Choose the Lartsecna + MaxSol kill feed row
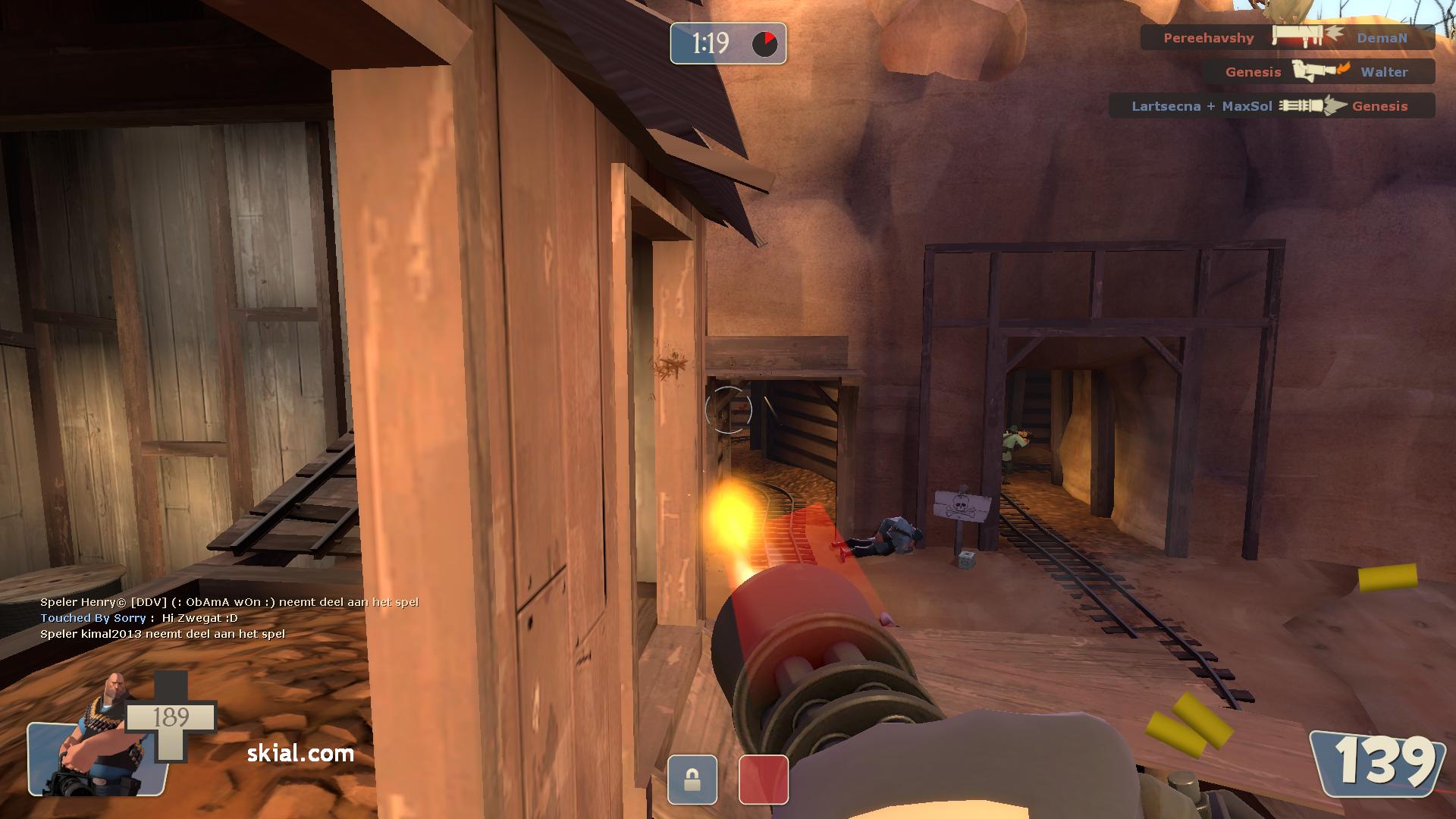Screen dimensions: 1456x819 click(x=1271, y=105)
